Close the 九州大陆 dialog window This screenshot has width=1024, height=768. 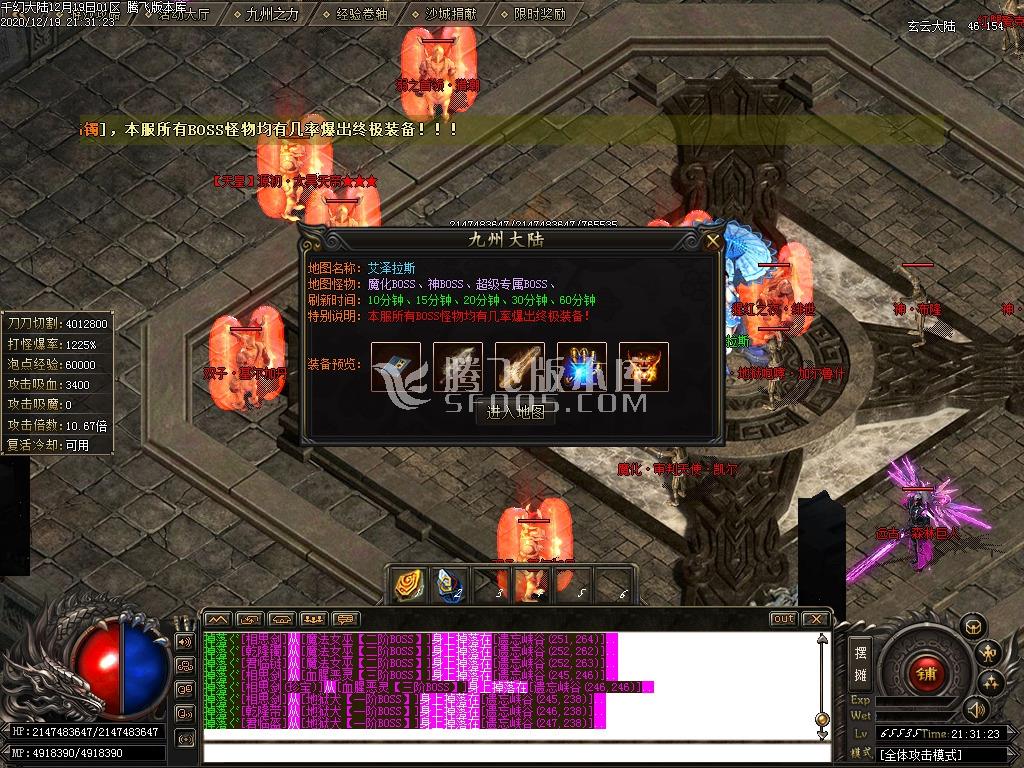pos(712,241)
